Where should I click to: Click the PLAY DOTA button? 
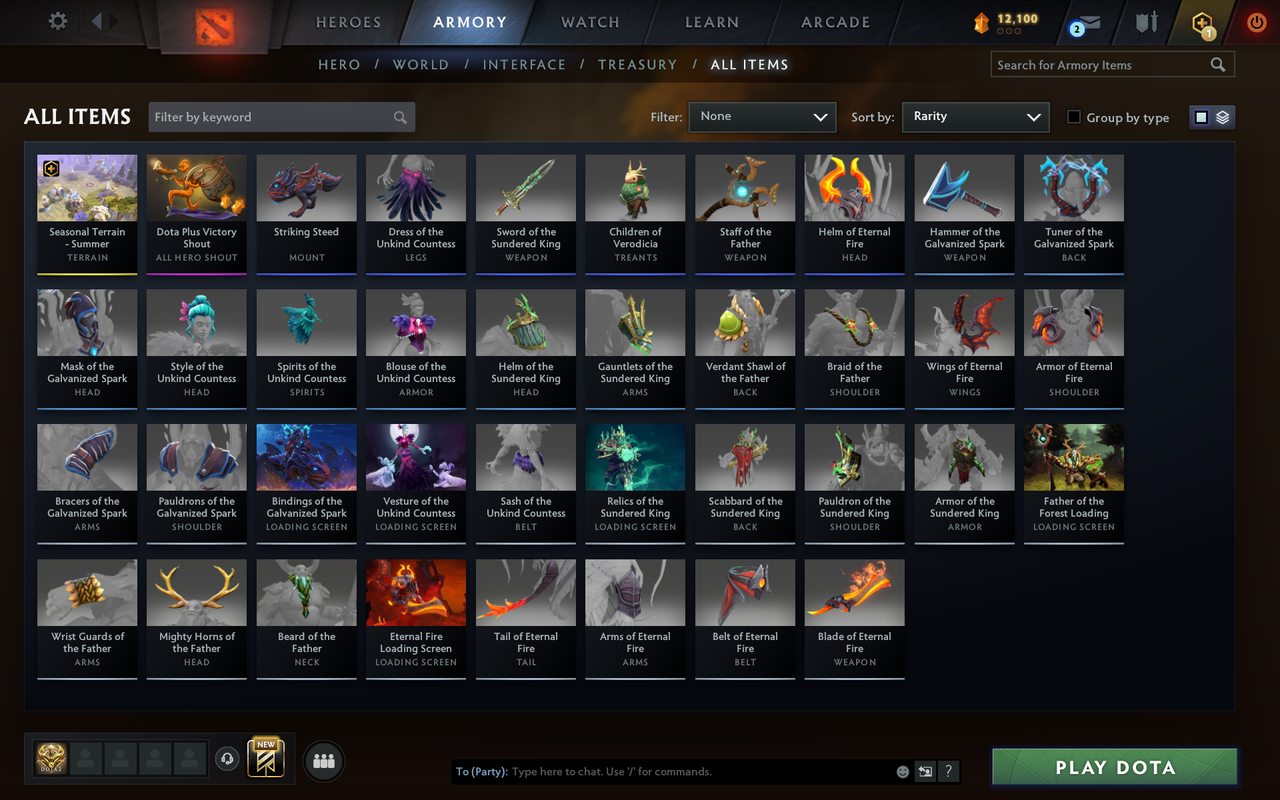[1113, 767]
